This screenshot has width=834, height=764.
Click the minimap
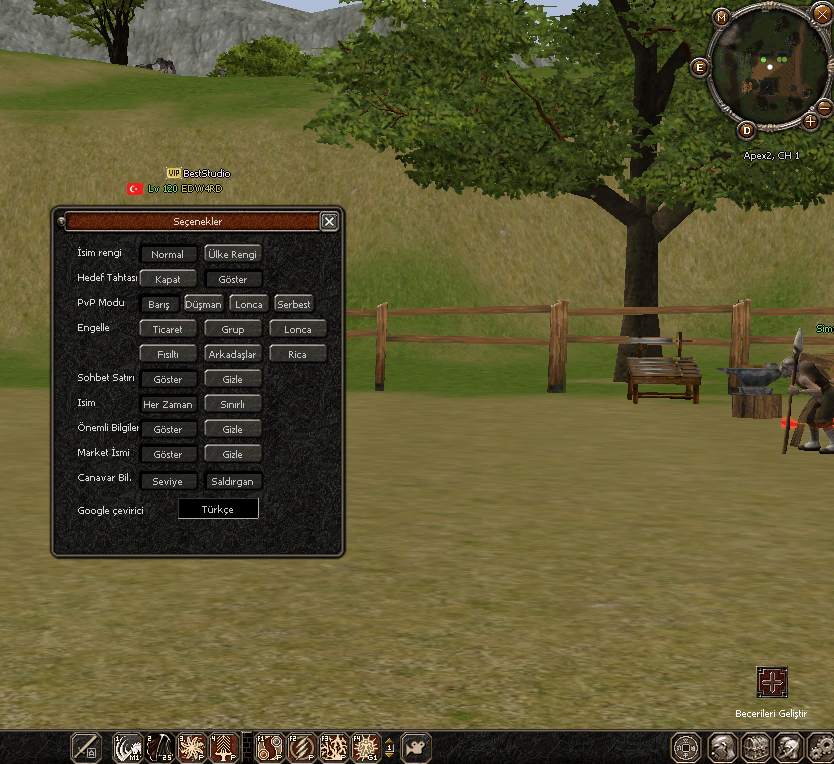(767, 72)
